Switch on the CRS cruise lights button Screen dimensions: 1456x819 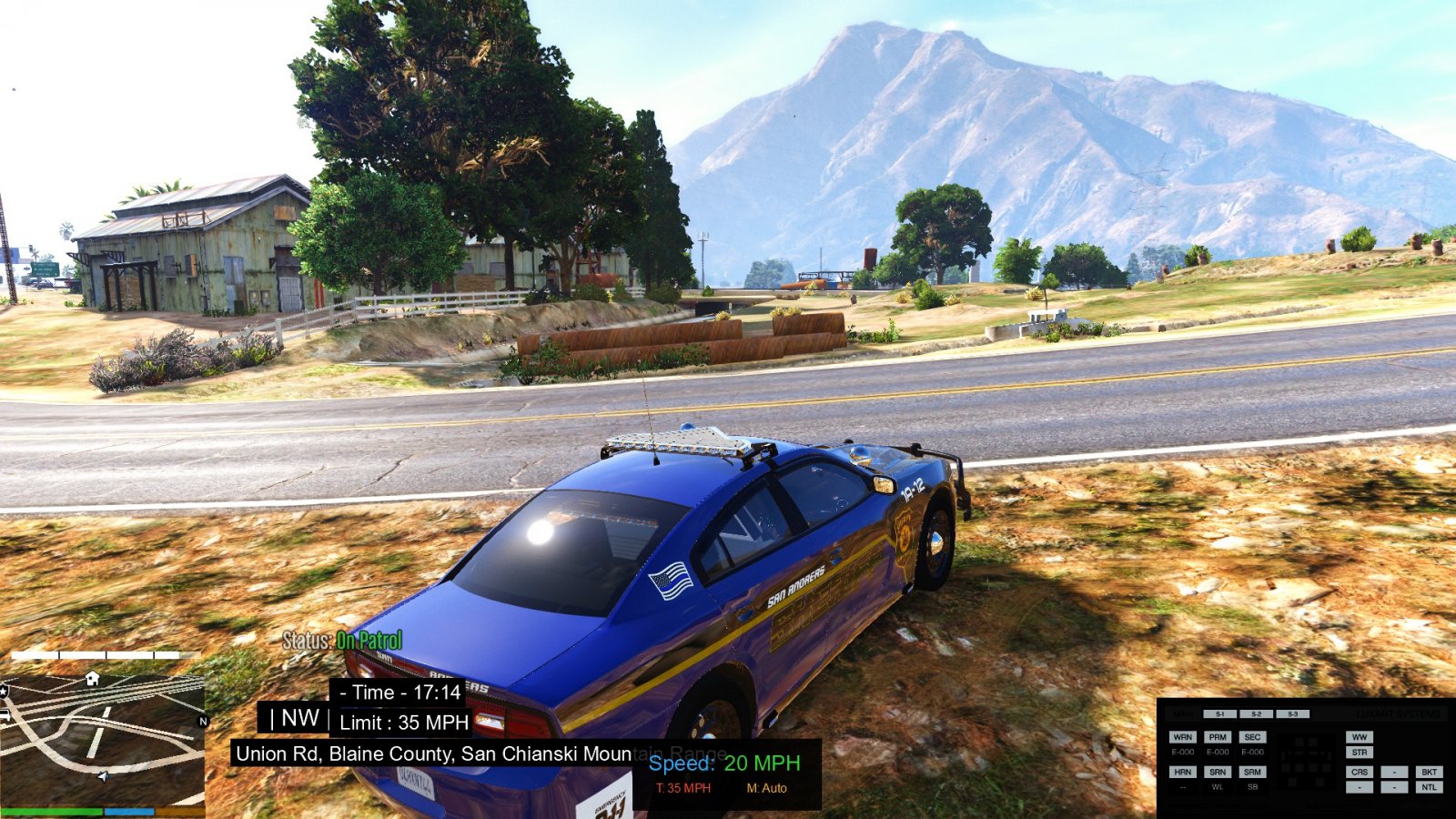[x=1360, y=772]
